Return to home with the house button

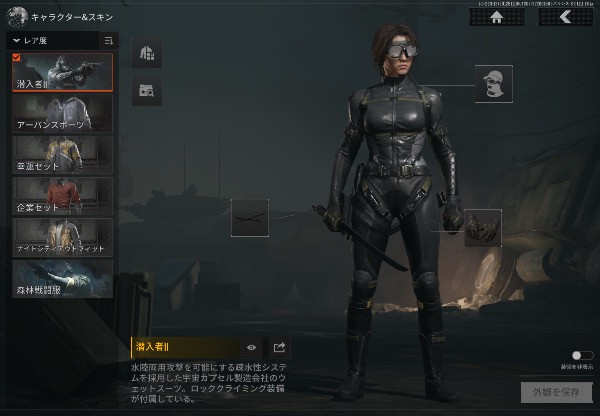[x=496, y=17]
